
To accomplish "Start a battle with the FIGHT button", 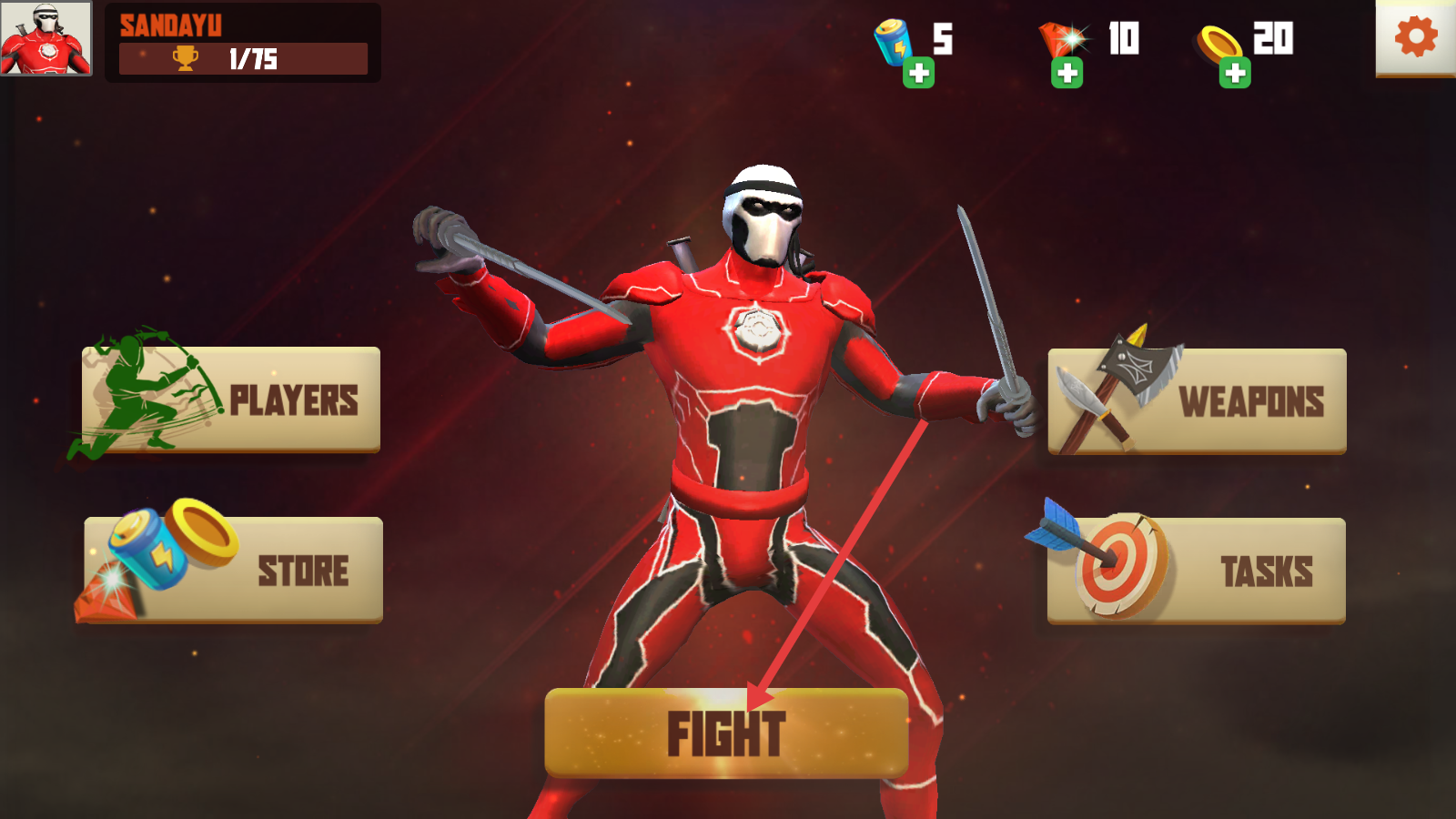I will (726, 733).
